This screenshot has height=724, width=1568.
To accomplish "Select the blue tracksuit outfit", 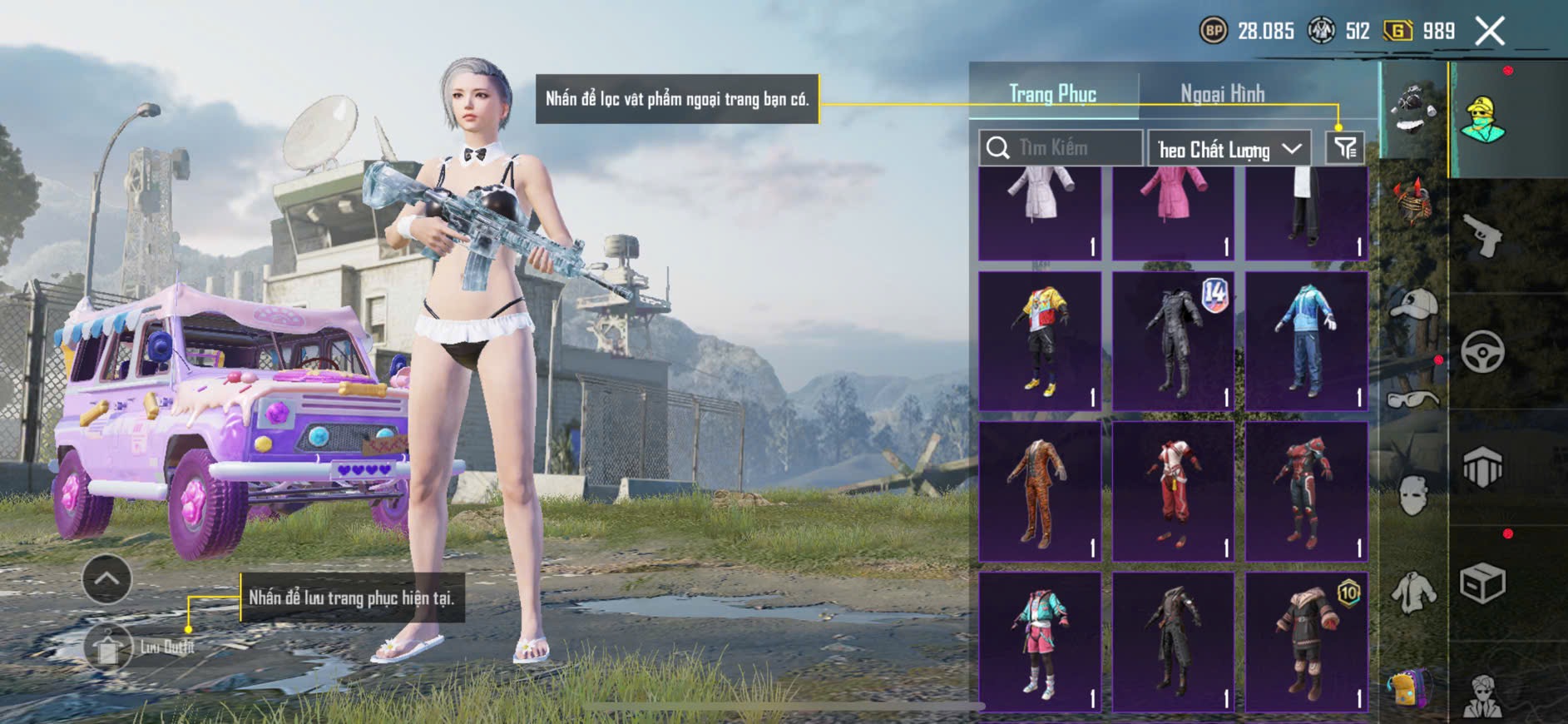I will [x=1306, y=341].
